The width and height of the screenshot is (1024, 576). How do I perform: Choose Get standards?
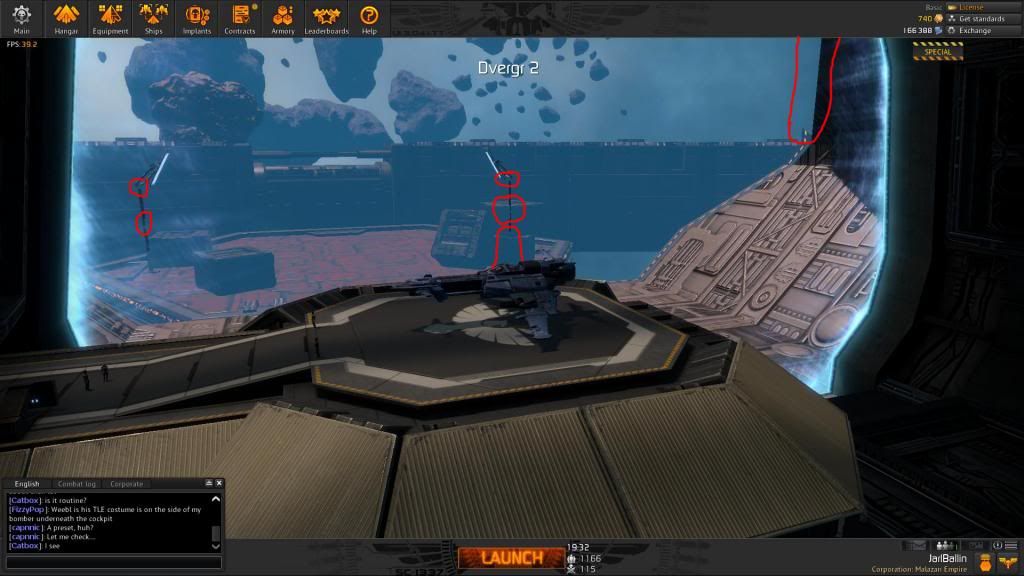tap(981, 19)
